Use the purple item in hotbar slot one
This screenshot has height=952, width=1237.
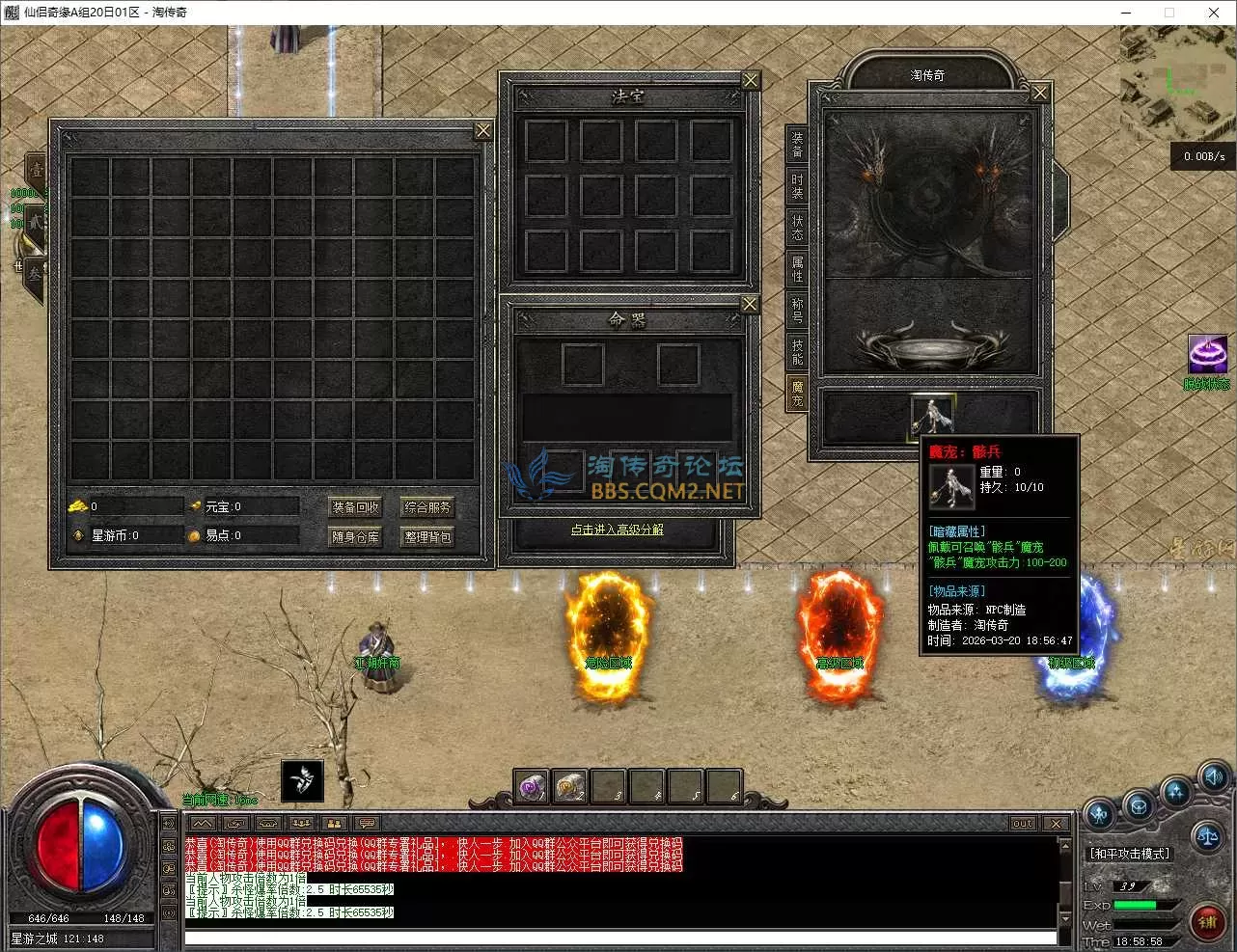pyautogui.click(x=532, y=786)
